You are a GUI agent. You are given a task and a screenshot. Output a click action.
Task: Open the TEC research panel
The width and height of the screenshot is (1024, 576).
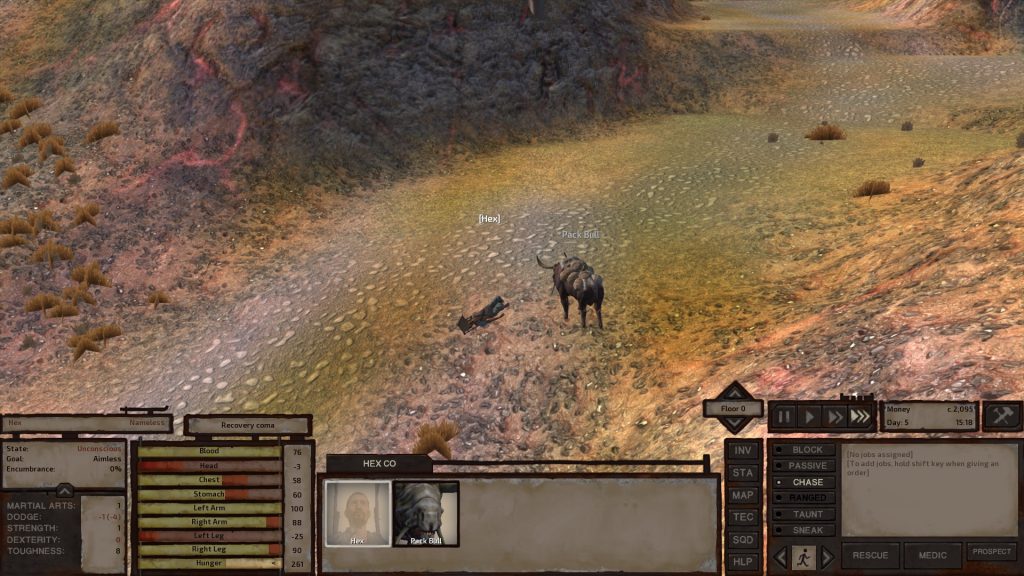(x=742, y=517)
